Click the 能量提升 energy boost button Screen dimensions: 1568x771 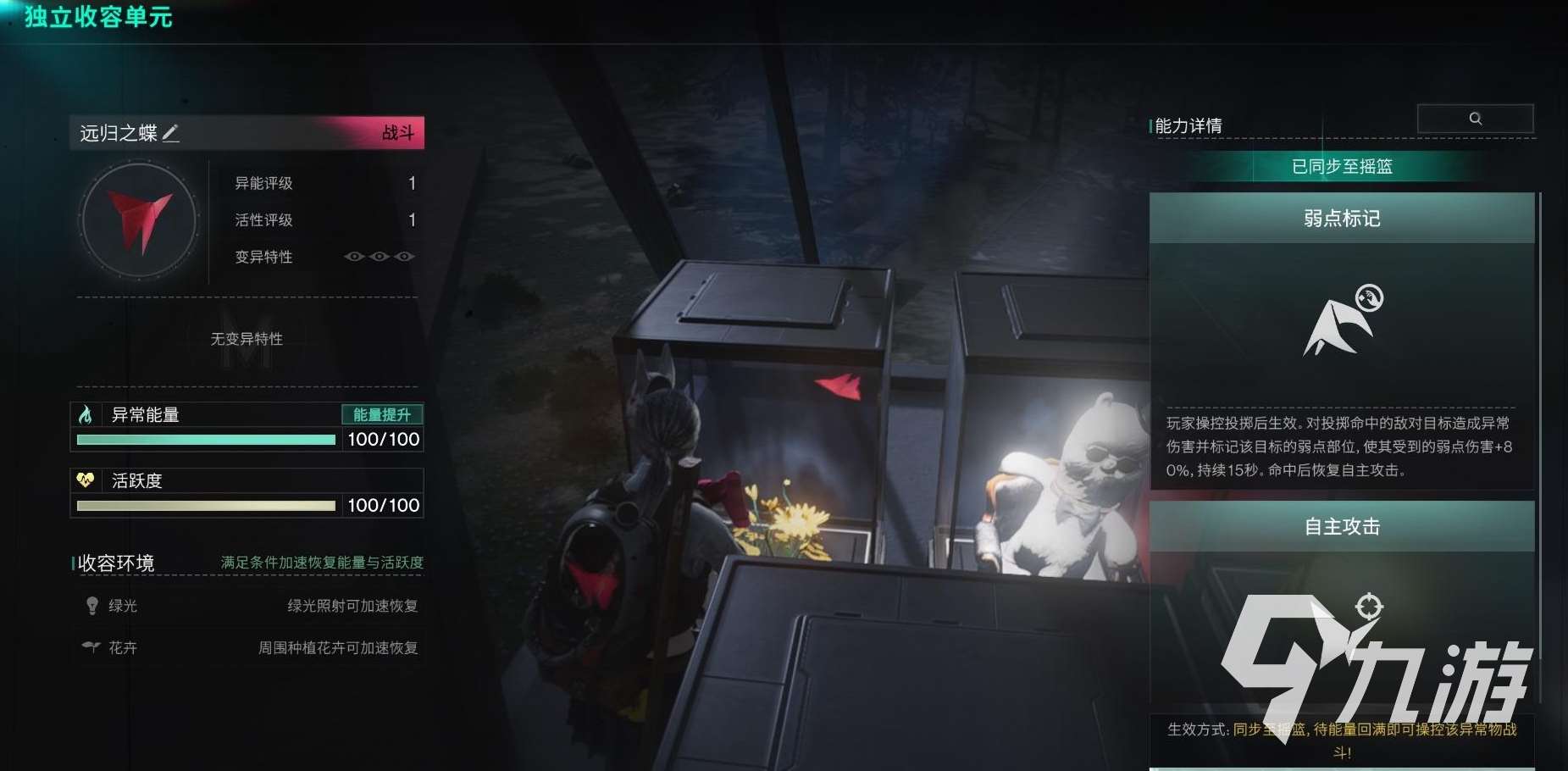(381, 414)
